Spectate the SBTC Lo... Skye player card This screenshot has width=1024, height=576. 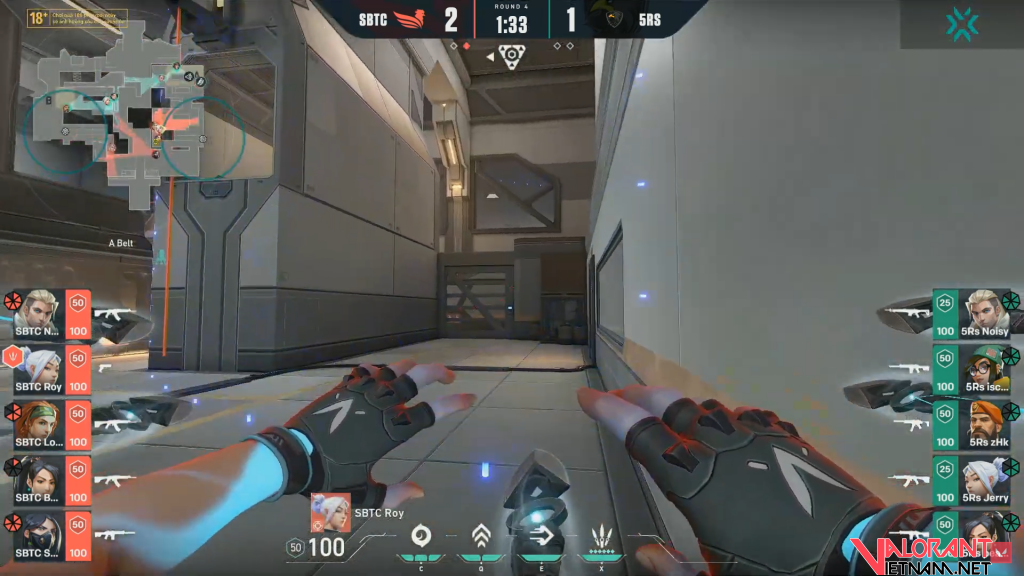click(x=45, y=423)
